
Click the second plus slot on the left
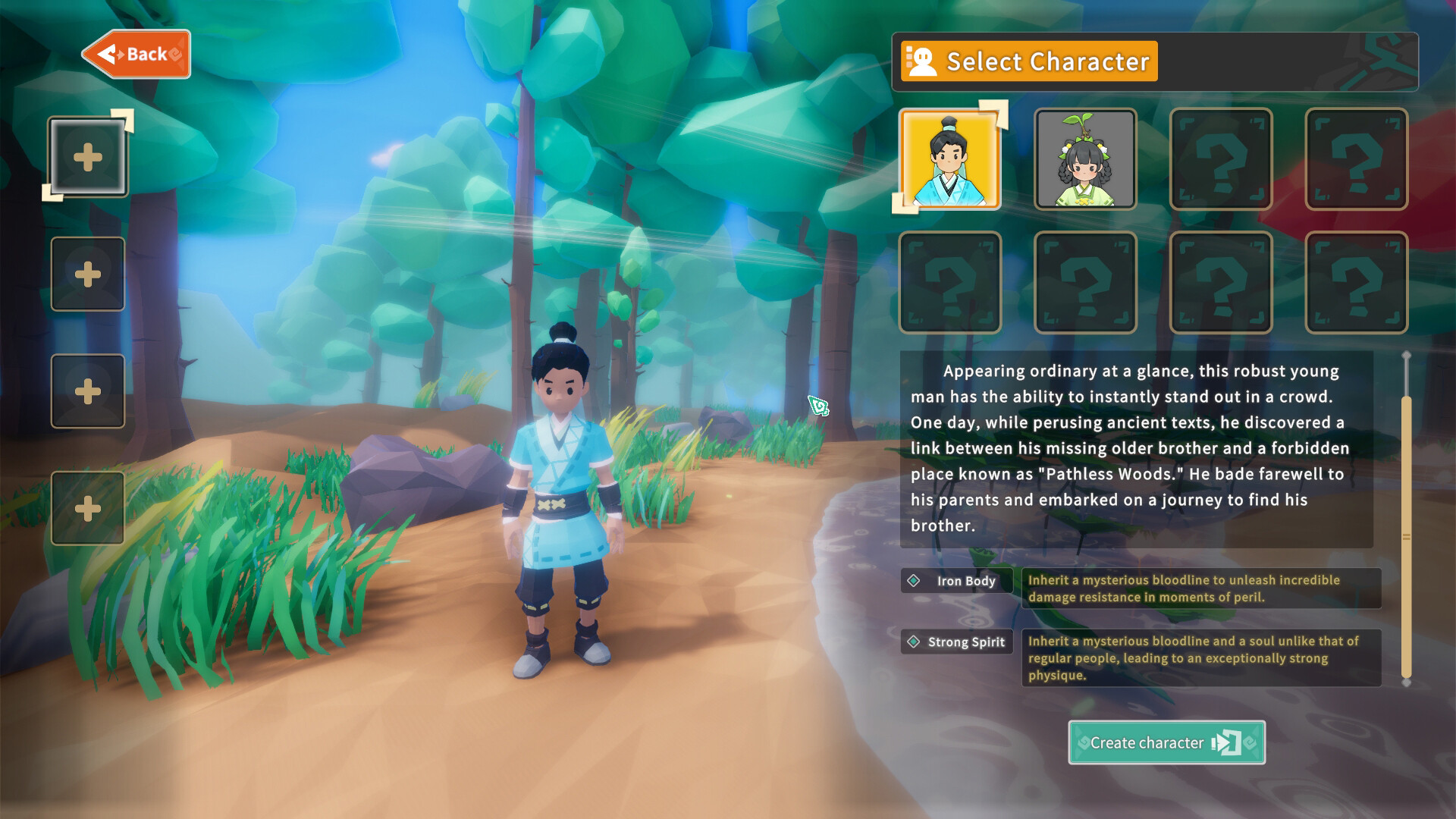pyautogui.click(x=87, y=274)
